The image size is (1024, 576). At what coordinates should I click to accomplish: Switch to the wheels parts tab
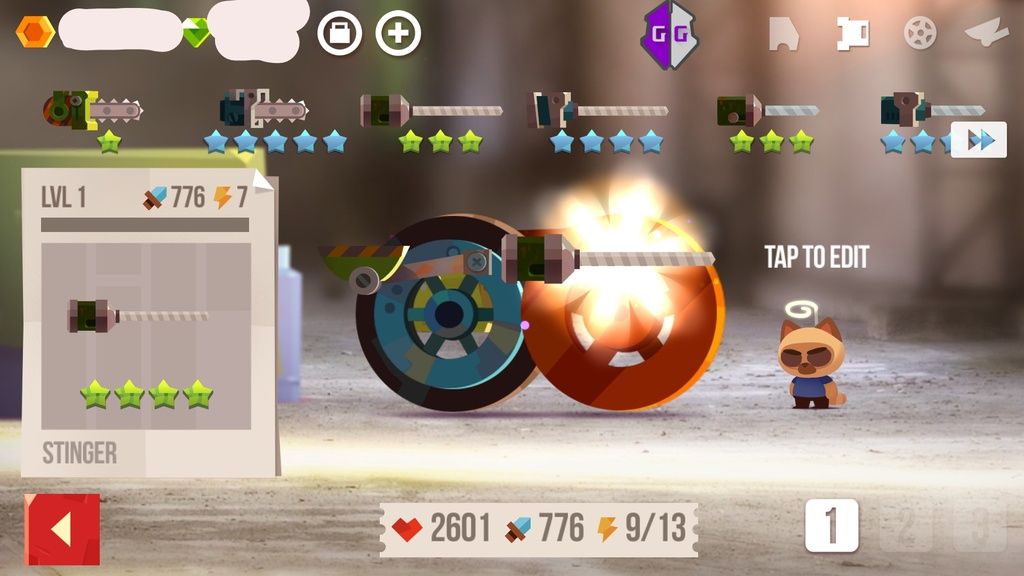pyautogui.click(x=920, y=34)
